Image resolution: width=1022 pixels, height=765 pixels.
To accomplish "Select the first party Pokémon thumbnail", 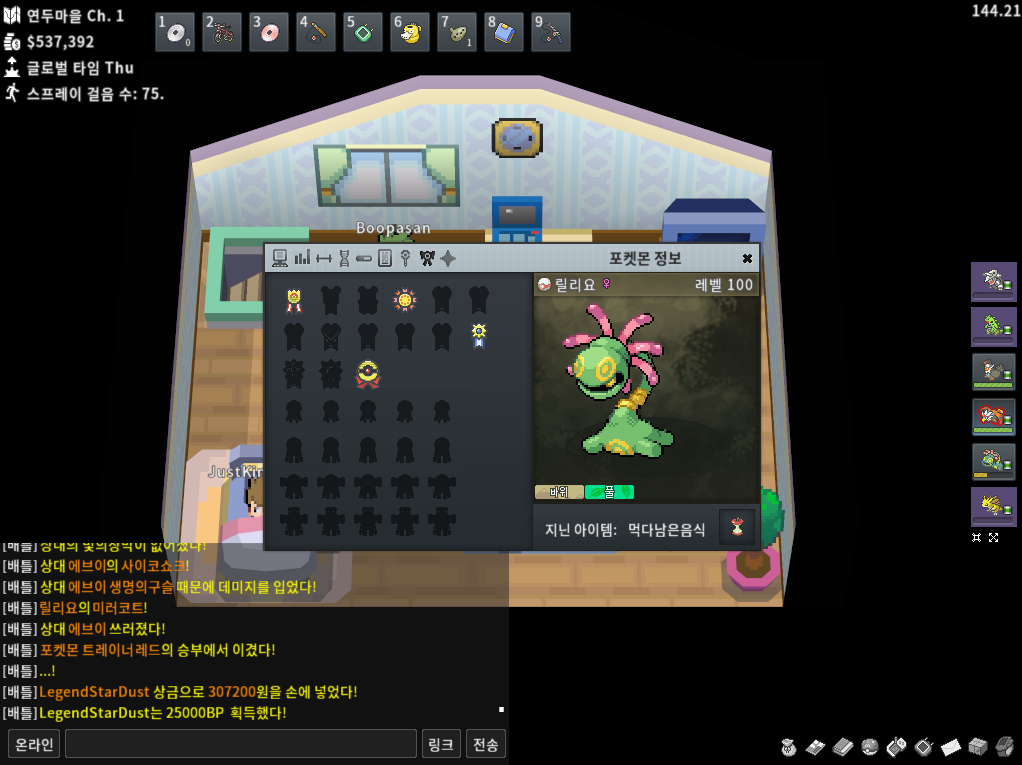I will pos(993,281).
